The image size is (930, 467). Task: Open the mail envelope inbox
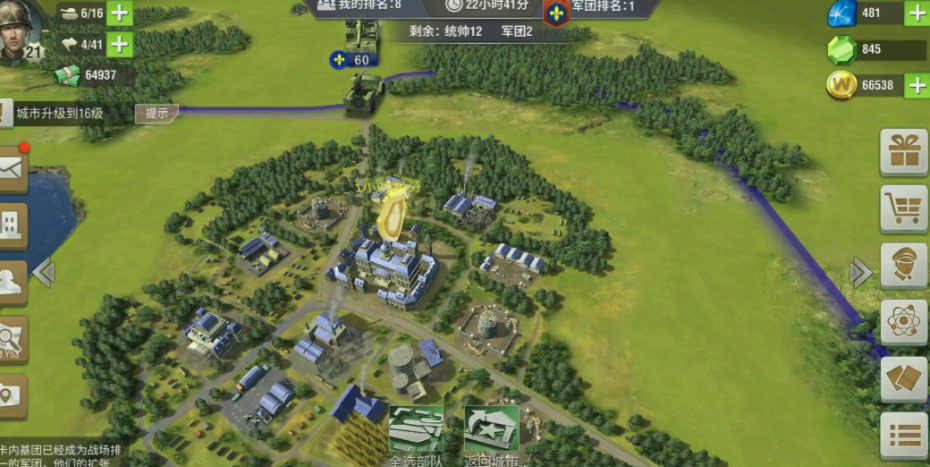point(11,170)
